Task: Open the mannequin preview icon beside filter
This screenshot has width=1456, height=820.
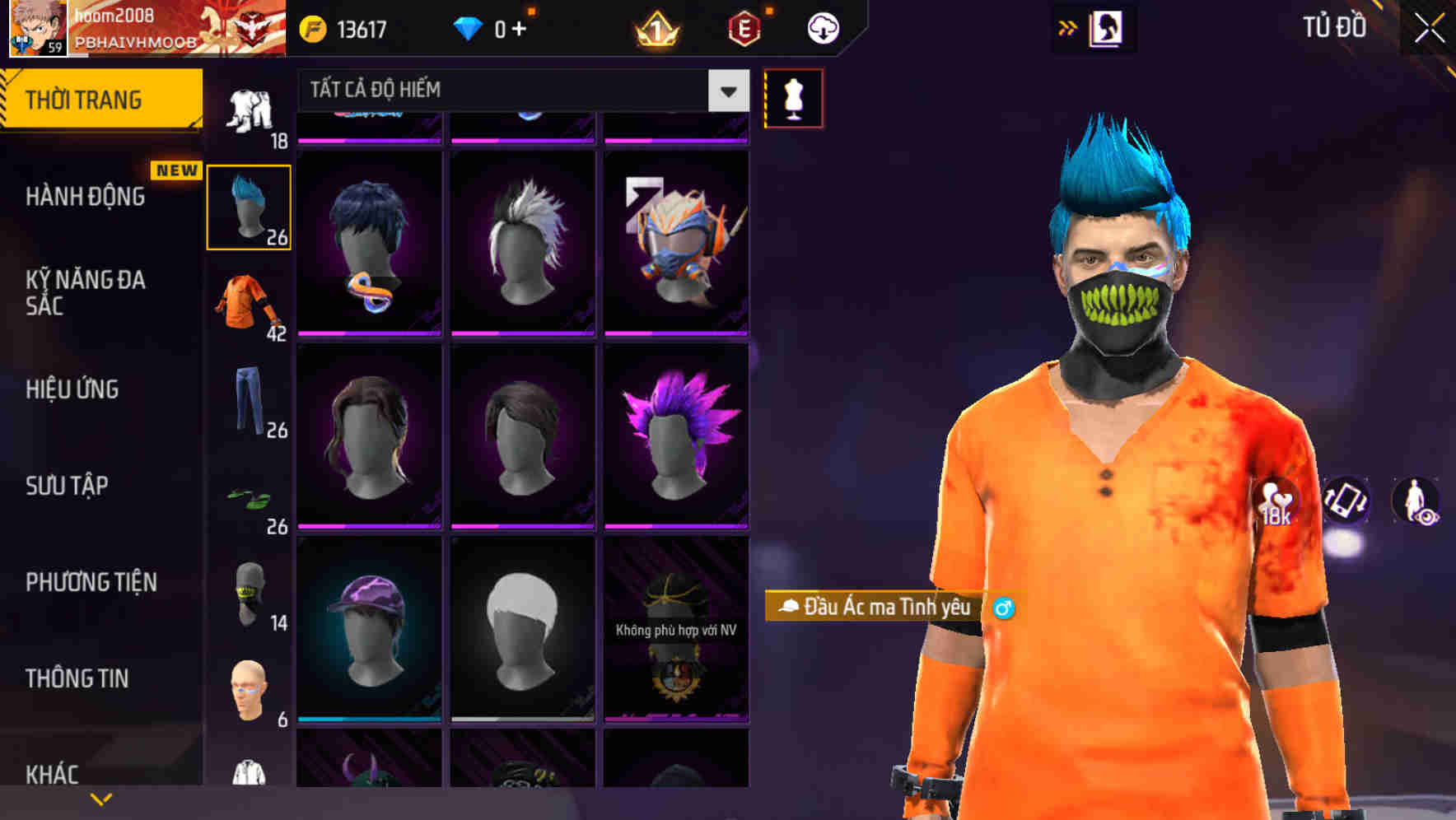Action: point(793,96)
